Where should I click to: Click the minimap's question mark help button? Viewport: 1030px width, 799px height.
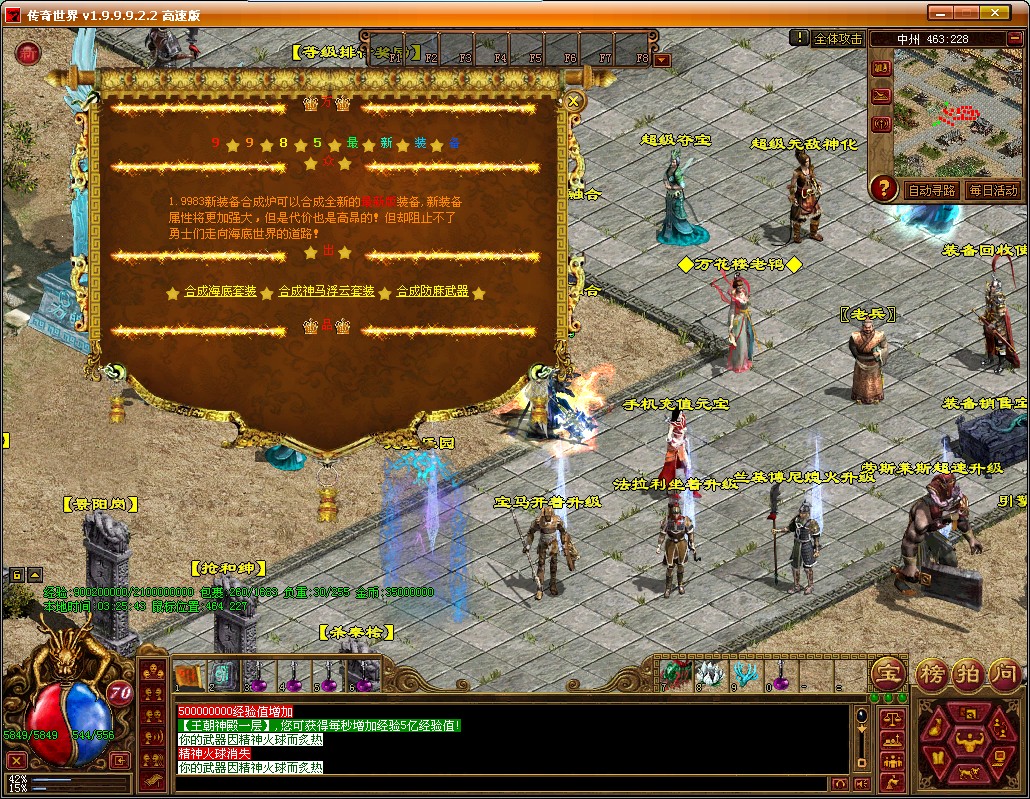click(x=883, y=188)
